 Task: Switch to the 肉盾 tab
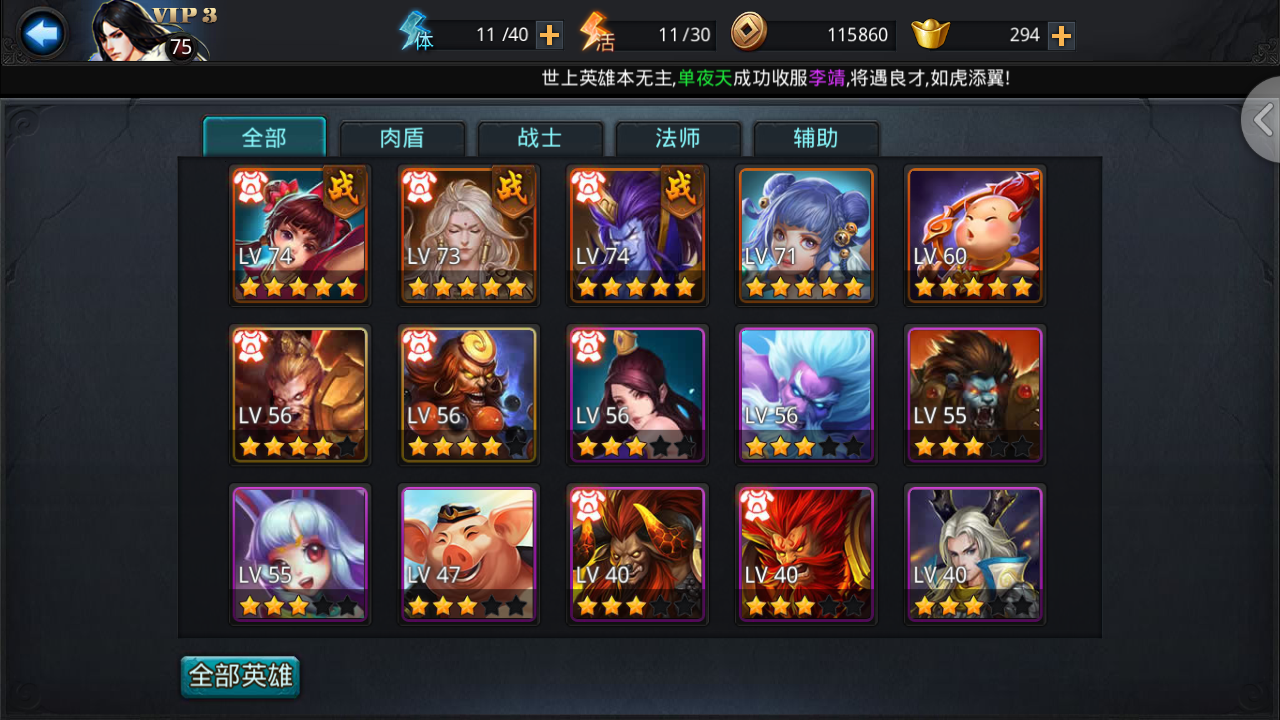(402, 139)
